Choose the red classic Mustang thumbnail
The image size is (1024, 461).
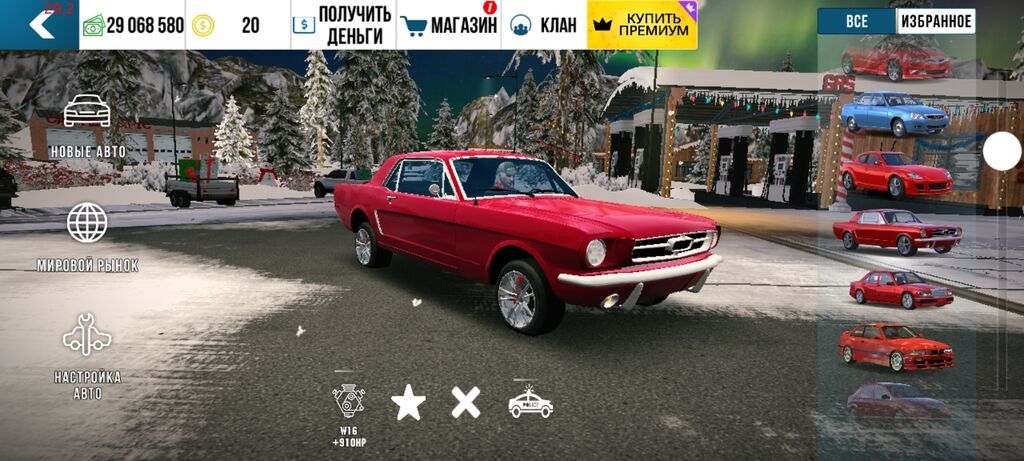coord(896,232)
